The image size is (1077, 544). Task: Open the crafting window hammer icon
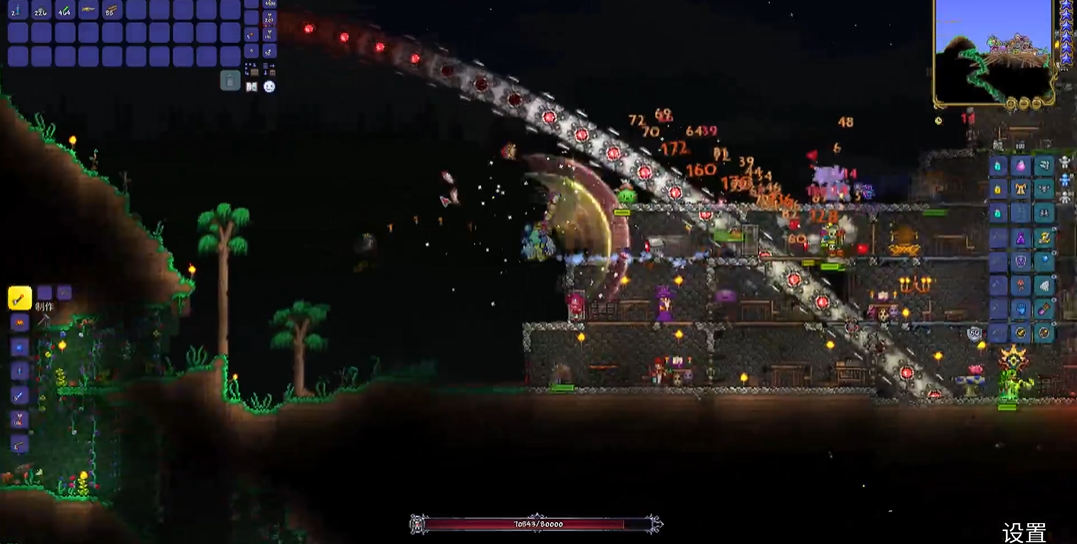pos(44,321)
